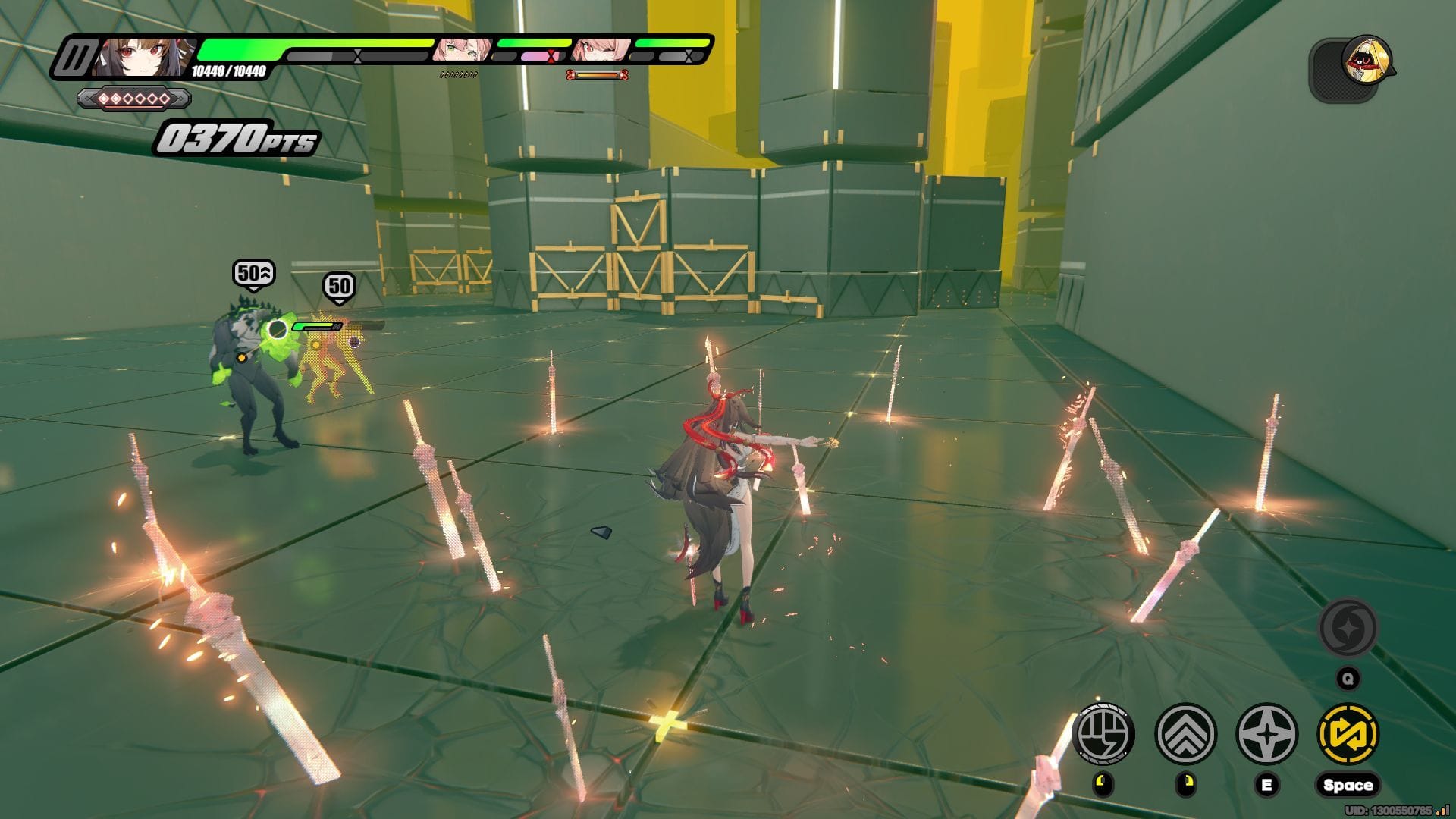
Task: Click the diamond decibel gauge under the portrait
Action: click(134, 99)
